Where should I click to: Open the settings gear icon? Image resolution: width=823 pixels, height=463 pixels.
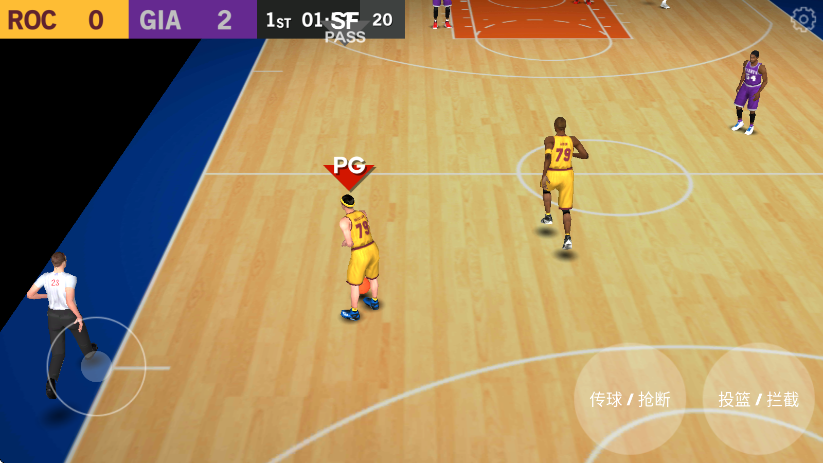click(803, 18)
